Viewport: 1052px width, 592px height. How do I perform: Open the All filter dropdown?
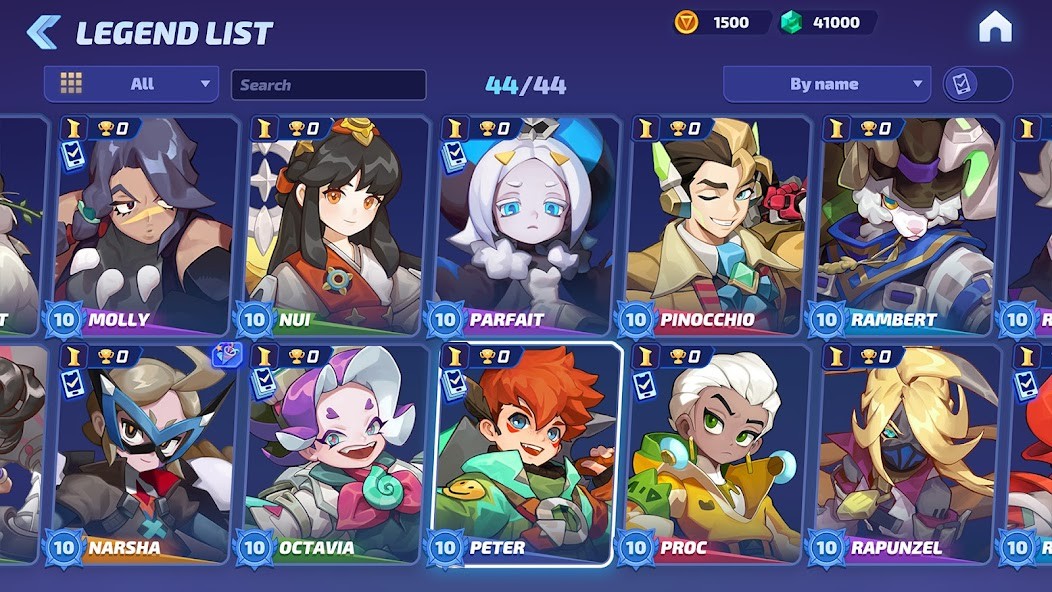click(131, 84)
